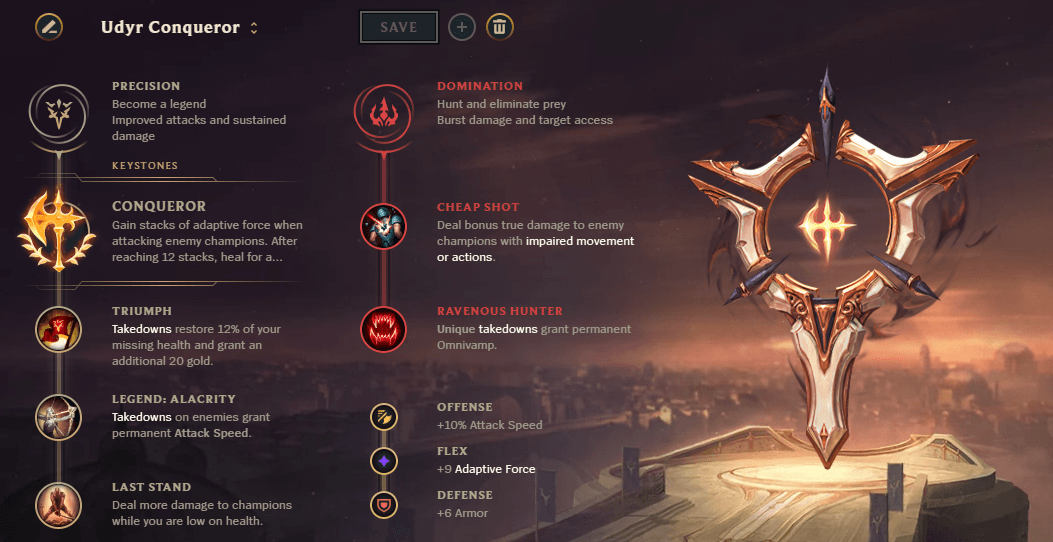Change the Offense attack speed shard
The height and width of the screenshot is (542, 1053).
[383, 416]
